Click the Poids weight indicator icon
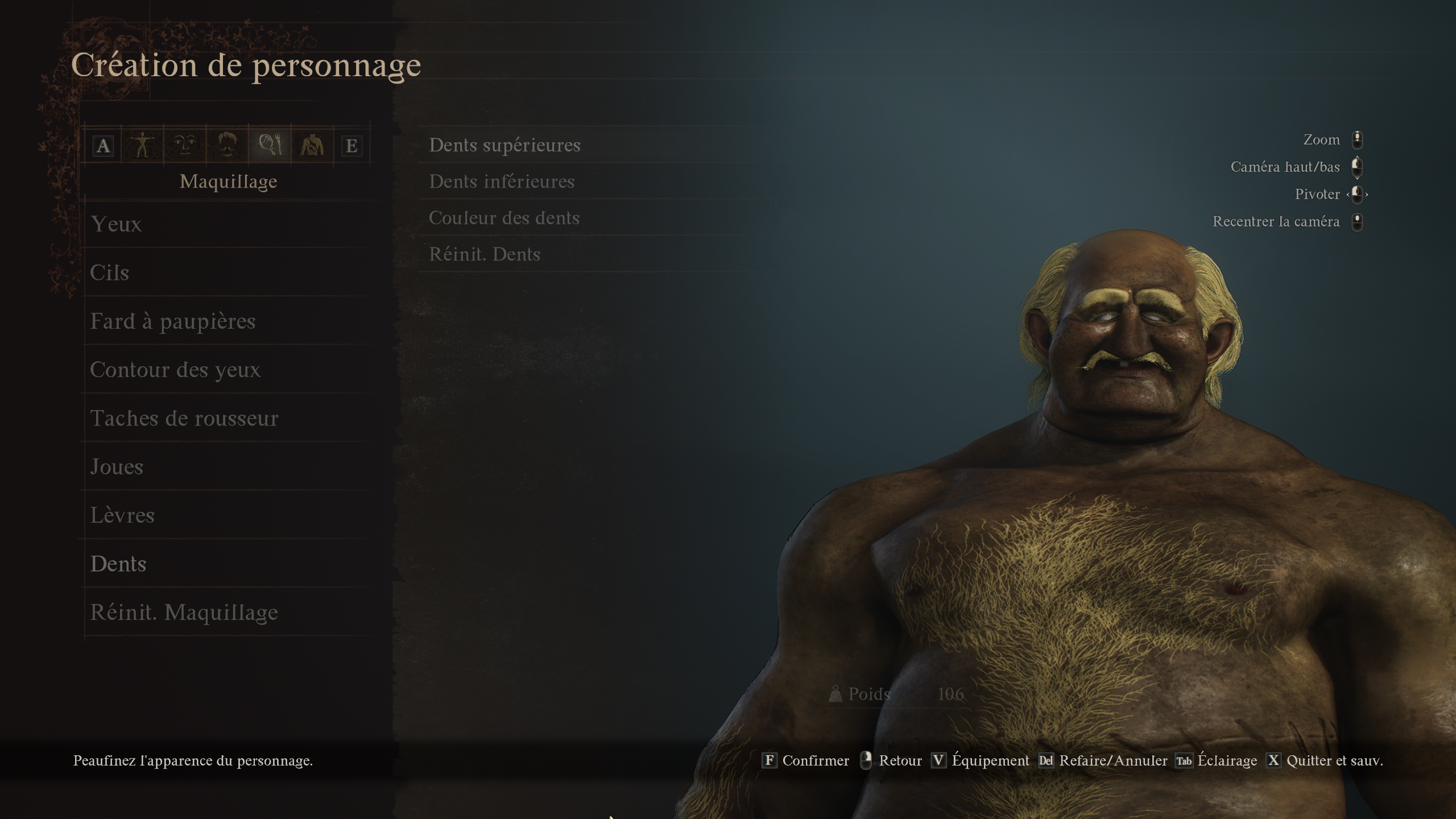 point(836,694)
